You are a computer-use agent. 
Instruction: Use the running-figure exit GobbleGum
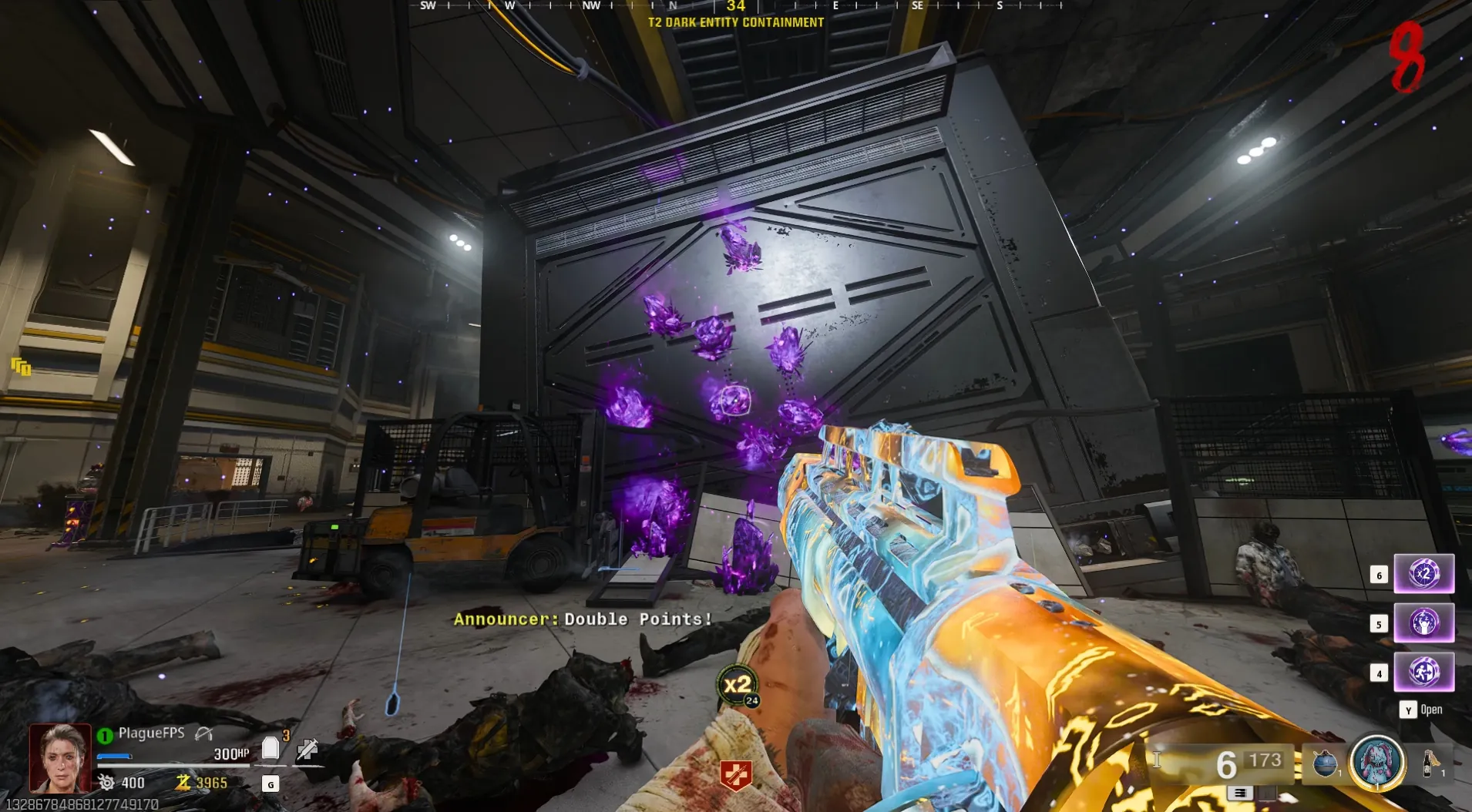(1423, 672)
